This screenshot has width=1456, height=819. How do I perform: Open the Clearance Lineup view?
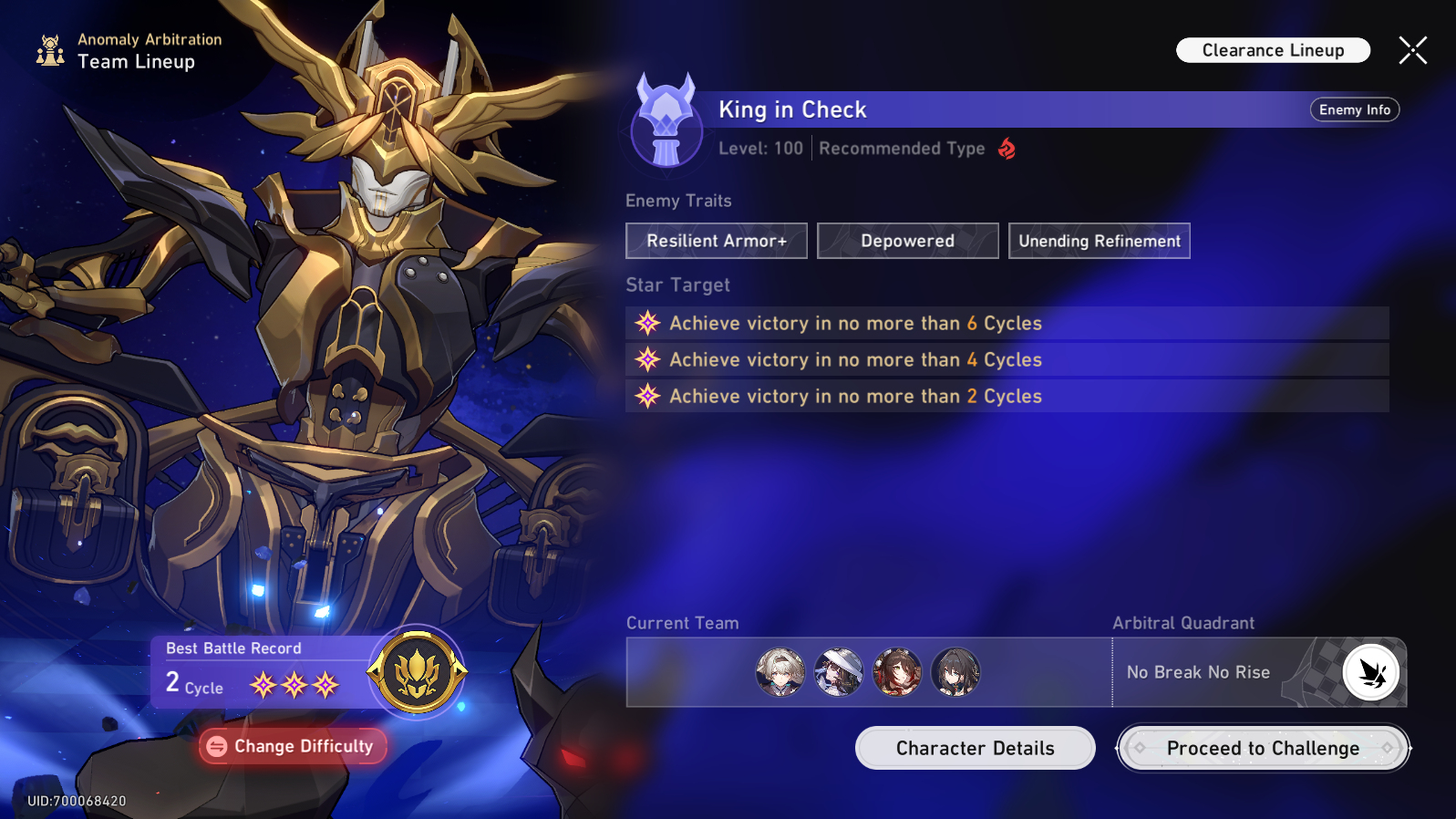tap(1273, 50)
